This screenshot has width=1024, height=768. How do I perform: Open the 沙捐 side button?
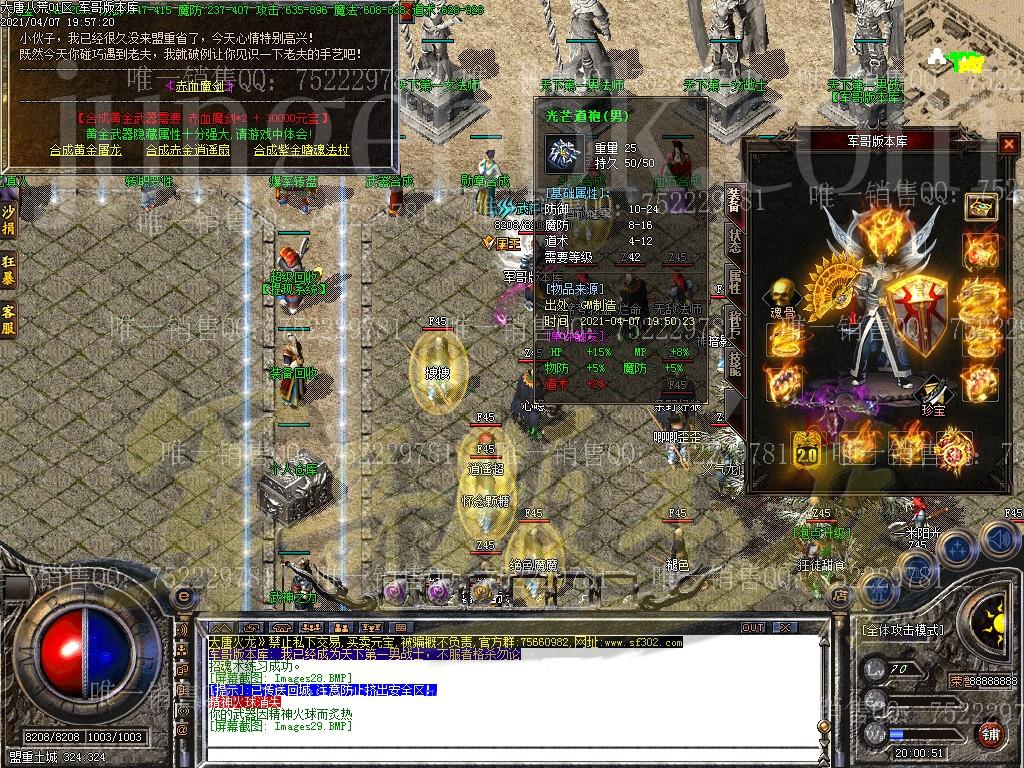coord(8,221)
